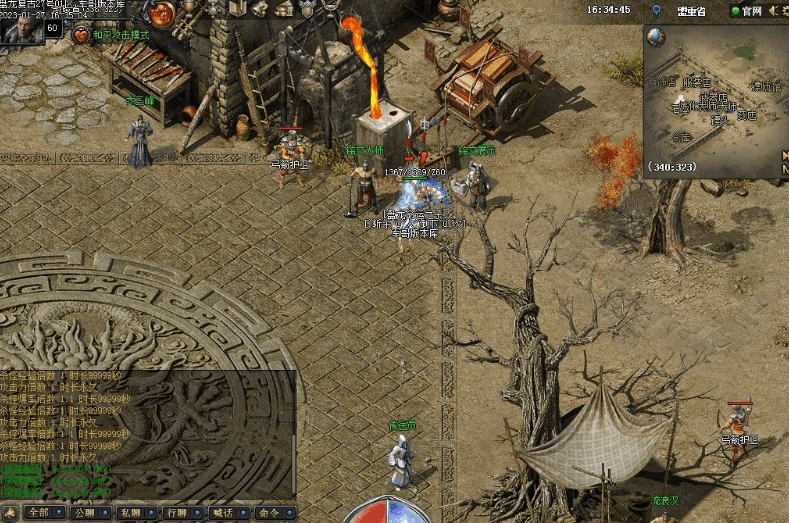Click the player character portrait
The width and height of the screenshot is (789, 523).
pyautogui.click(x=20, y=30)
